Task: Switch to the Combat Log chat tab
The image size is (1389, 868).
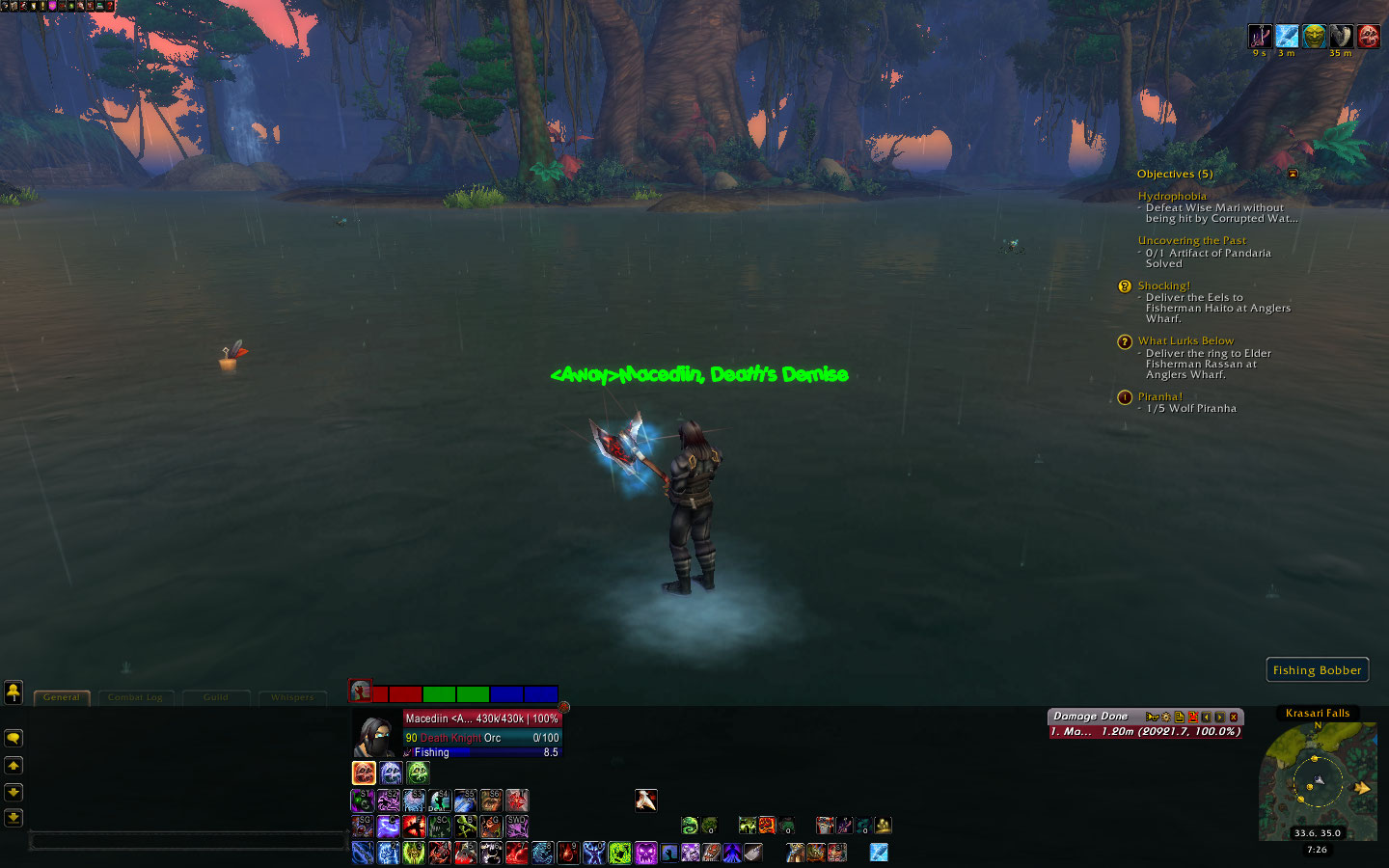Action: coord(135,697)
